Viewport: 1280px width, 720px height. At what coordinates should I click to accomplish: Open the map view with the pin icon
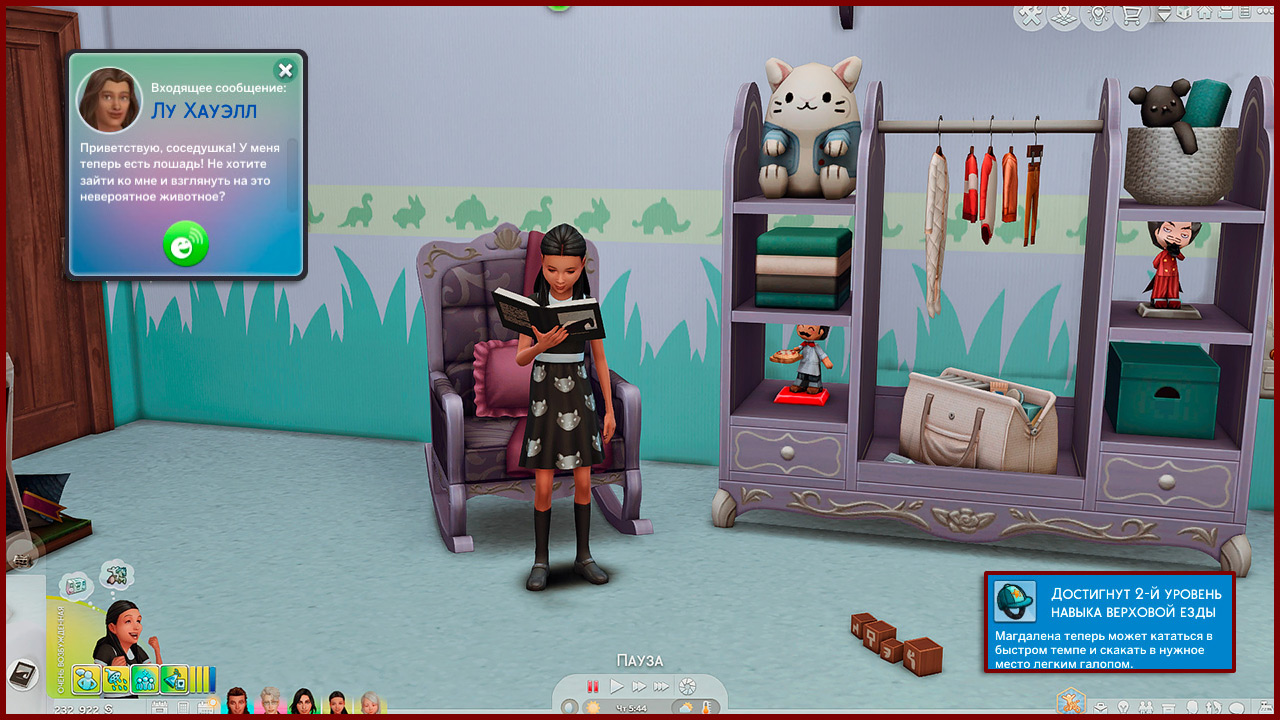pos(1063,15)
